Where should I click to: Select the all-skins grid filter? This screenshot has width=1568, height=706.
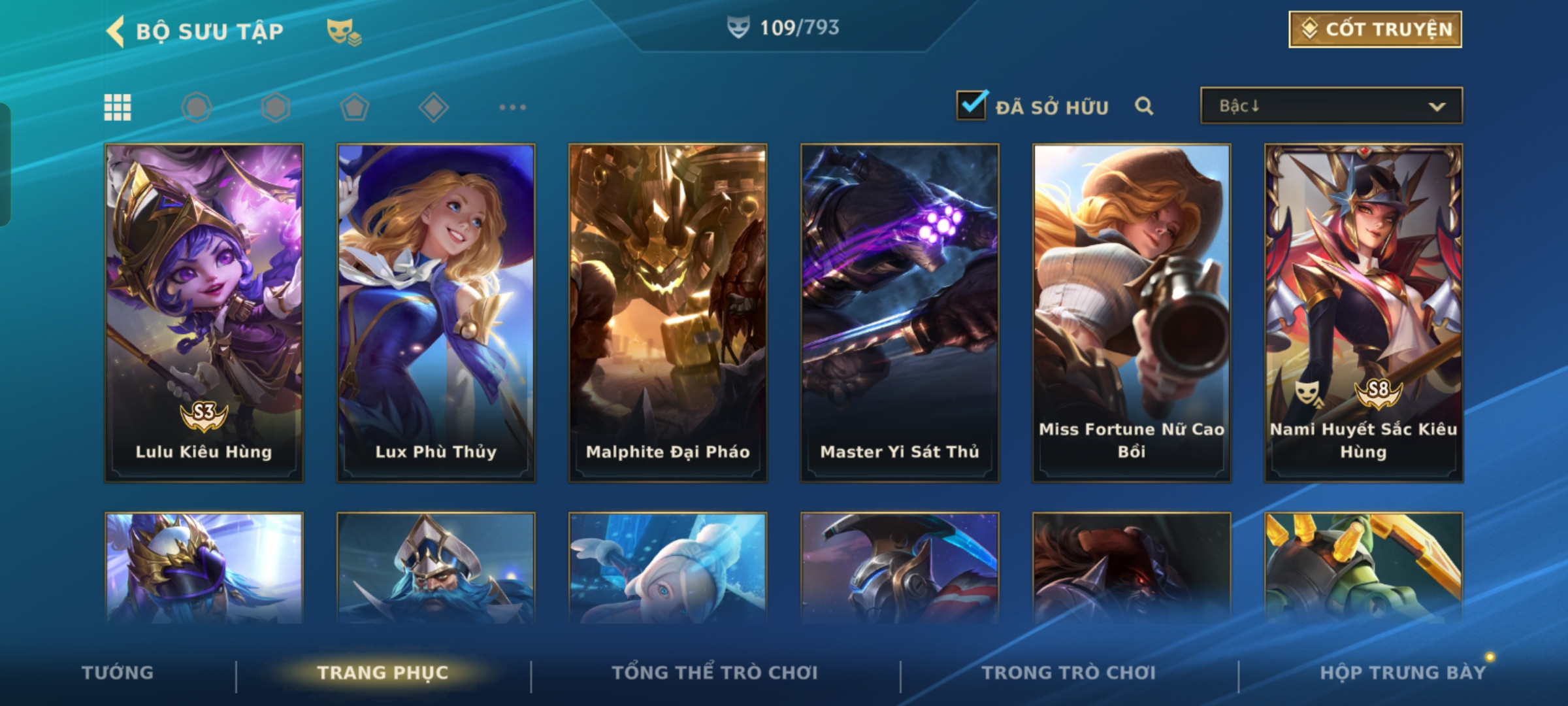tap(118, 107)
